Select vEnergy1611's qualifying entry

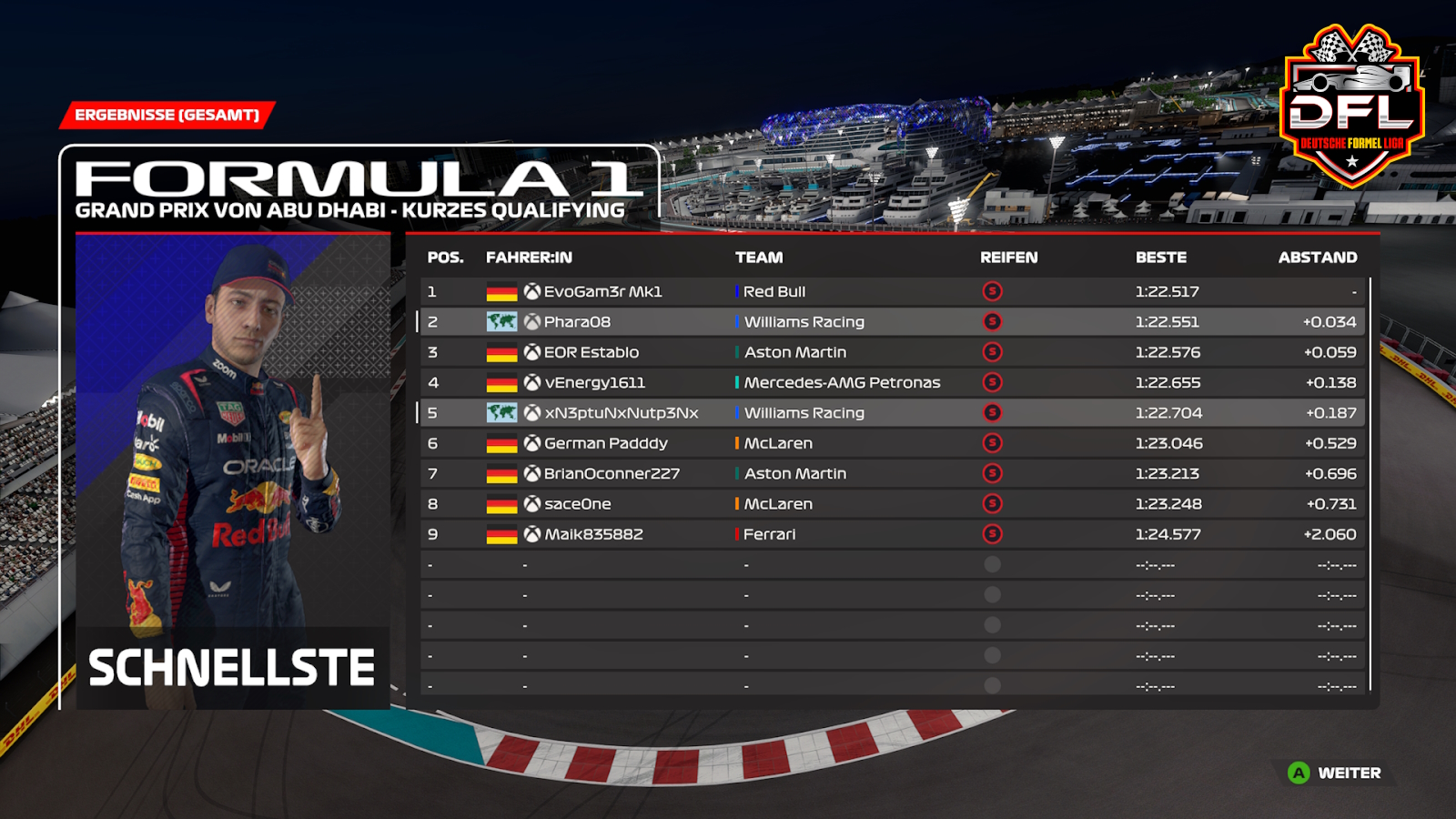(x=594, y=383)
